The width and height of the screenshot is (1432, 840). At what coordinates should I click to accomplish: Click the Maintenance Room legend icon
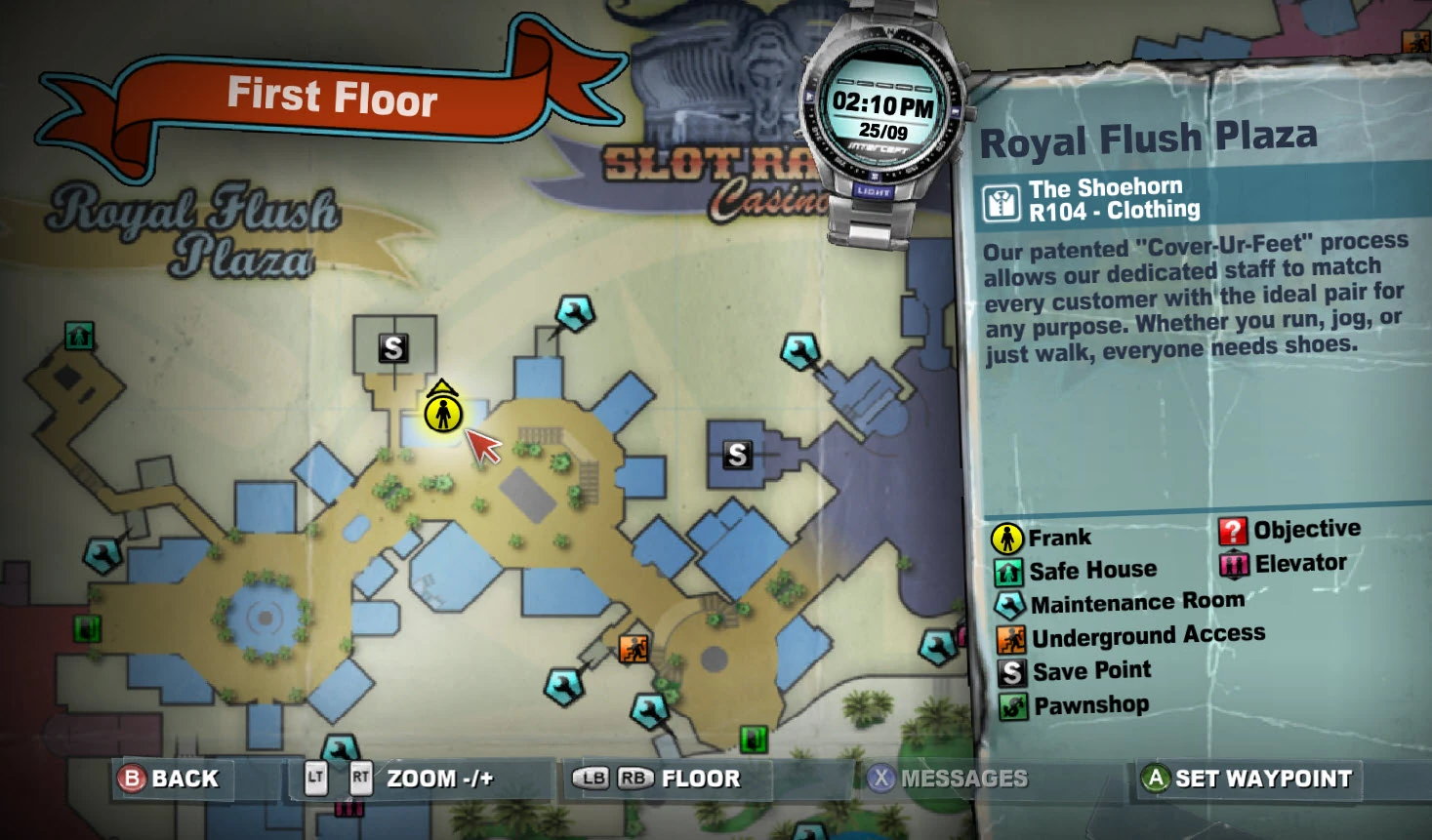[x=1006, y=601]
